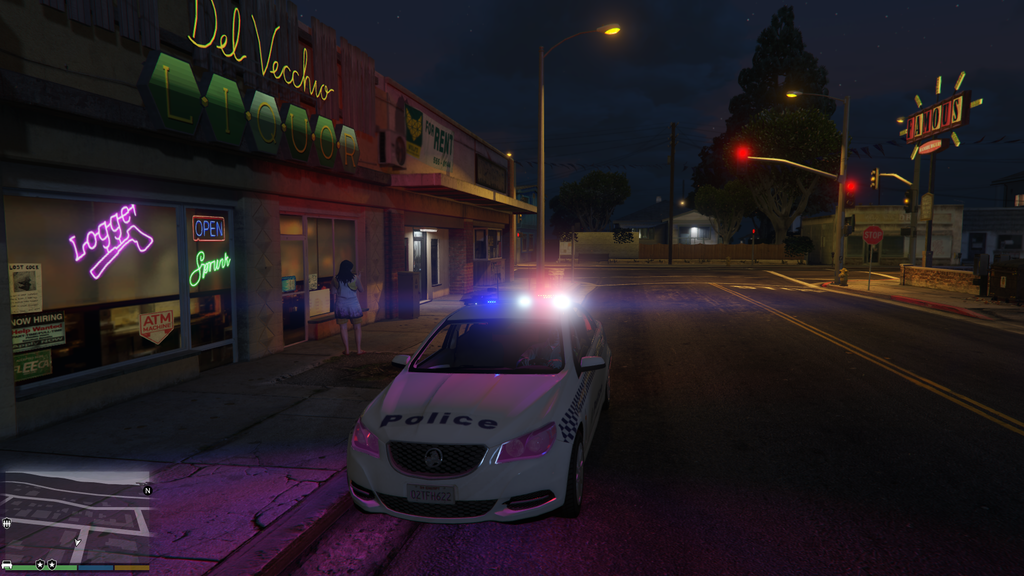Image resolution: width=1024 pixels, height=576 pixels.
Task: Select the north compass marker on minimap
Action: (148, 490)
